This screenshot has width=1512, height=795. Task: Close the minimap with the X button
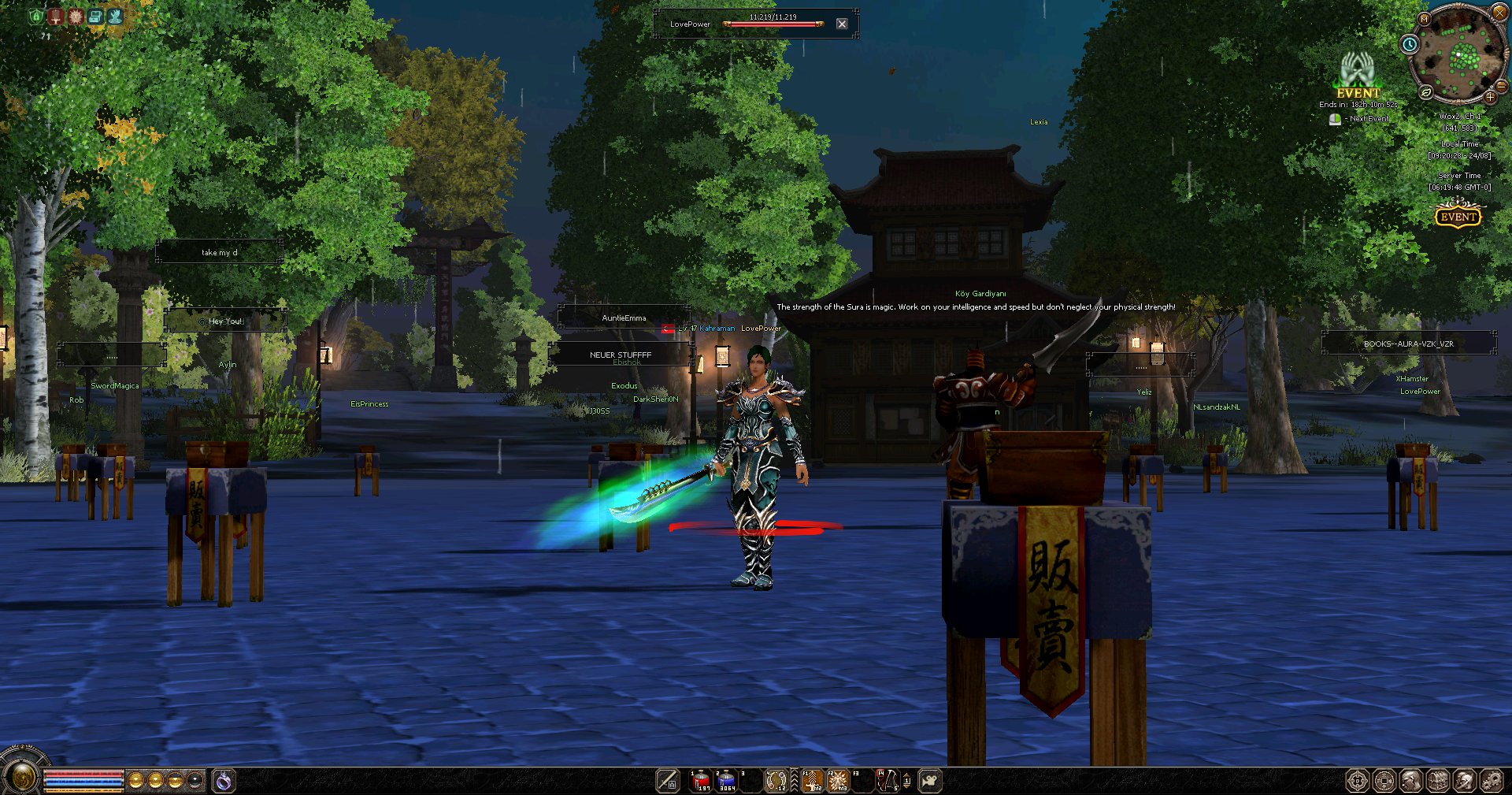(1499, 12)
